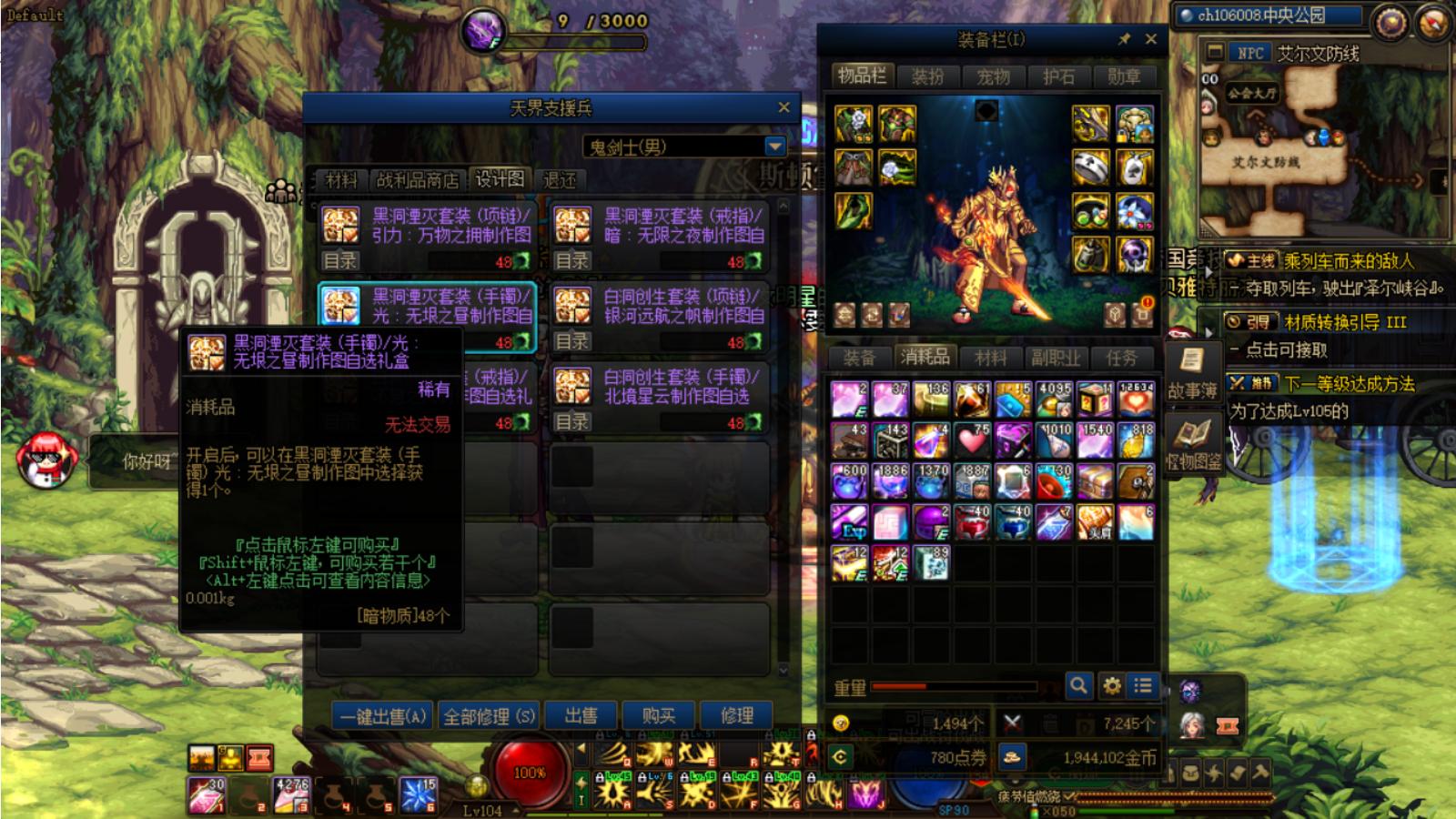
Task: Open the inventory search magnifier icon
Action: point(1077,687)
